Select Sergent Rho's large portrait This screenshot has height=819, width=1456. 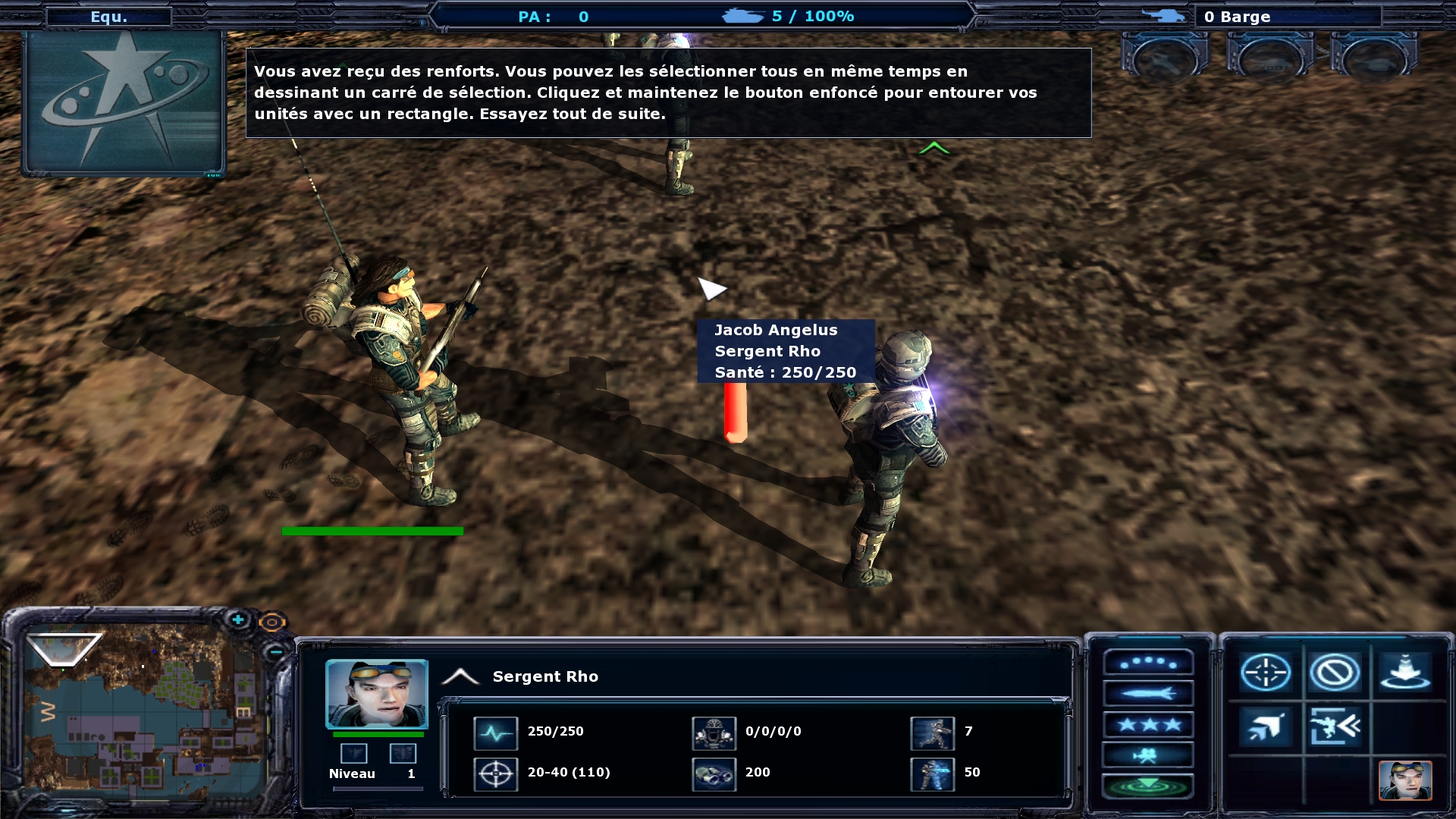click(377, 694)
